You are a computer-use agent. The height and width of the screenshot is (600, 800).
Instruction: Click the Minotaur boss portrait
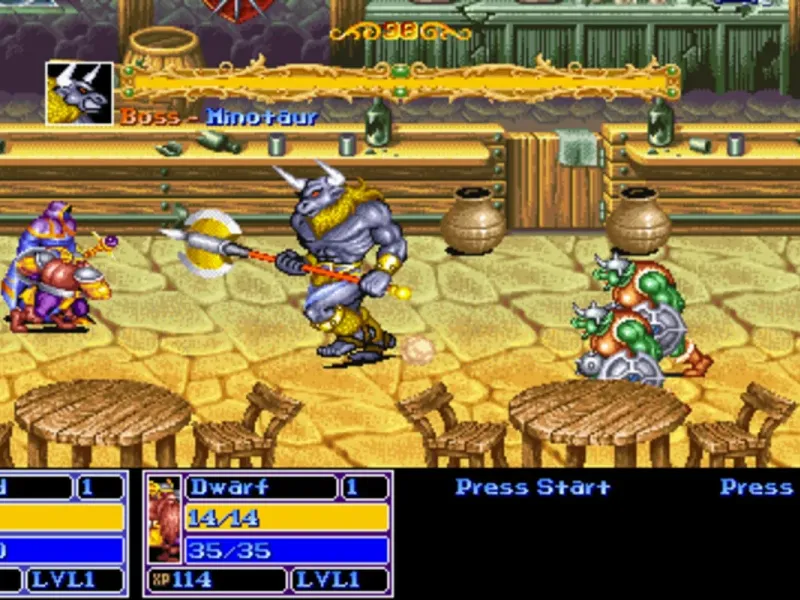click(x=79, y=93)
